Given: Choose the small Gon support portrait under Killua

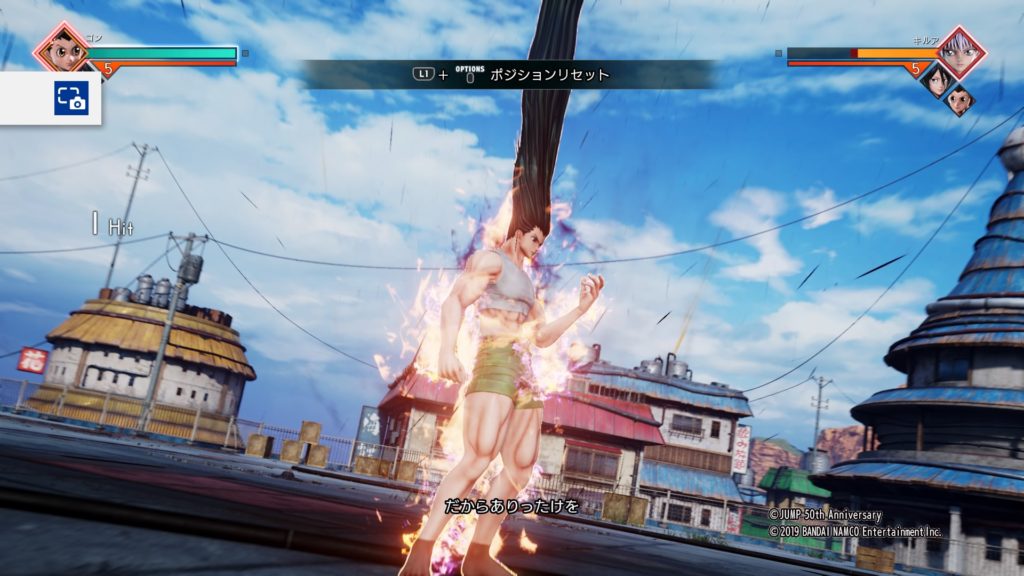Looking at the screenshot, I should (958, 100).
